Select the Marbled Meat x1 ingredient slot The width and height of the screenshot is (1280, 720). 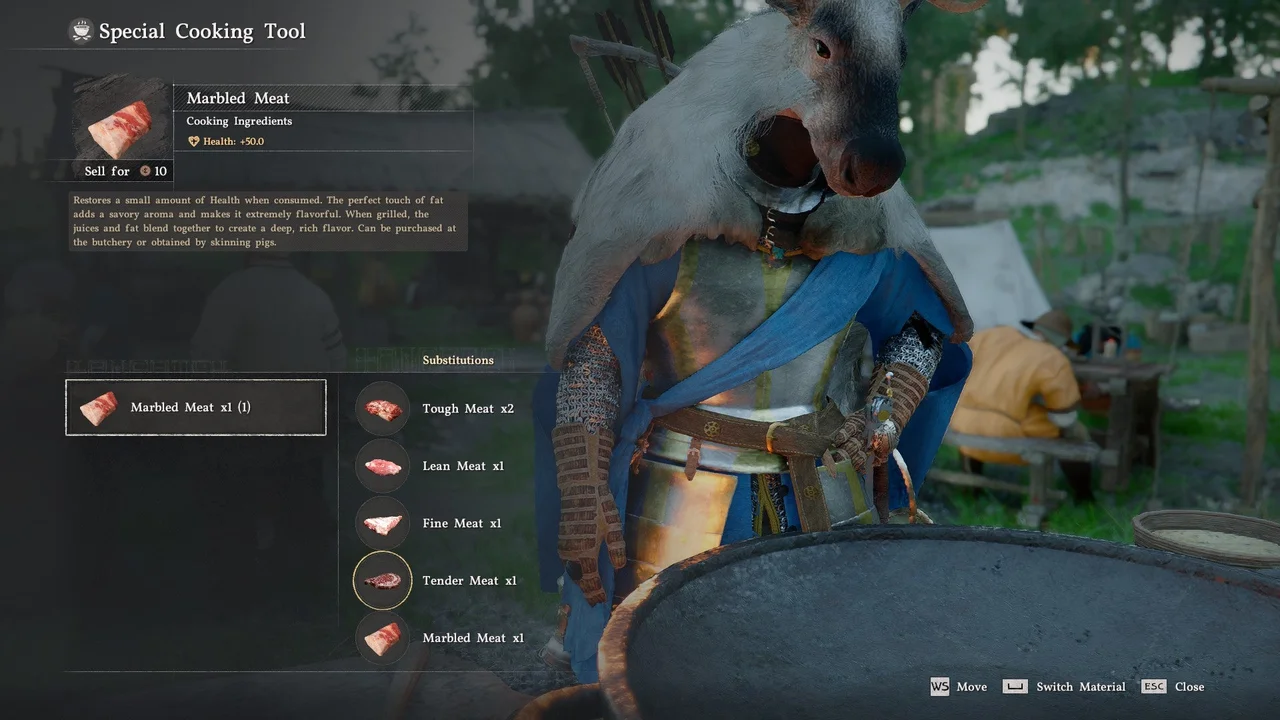196,408
